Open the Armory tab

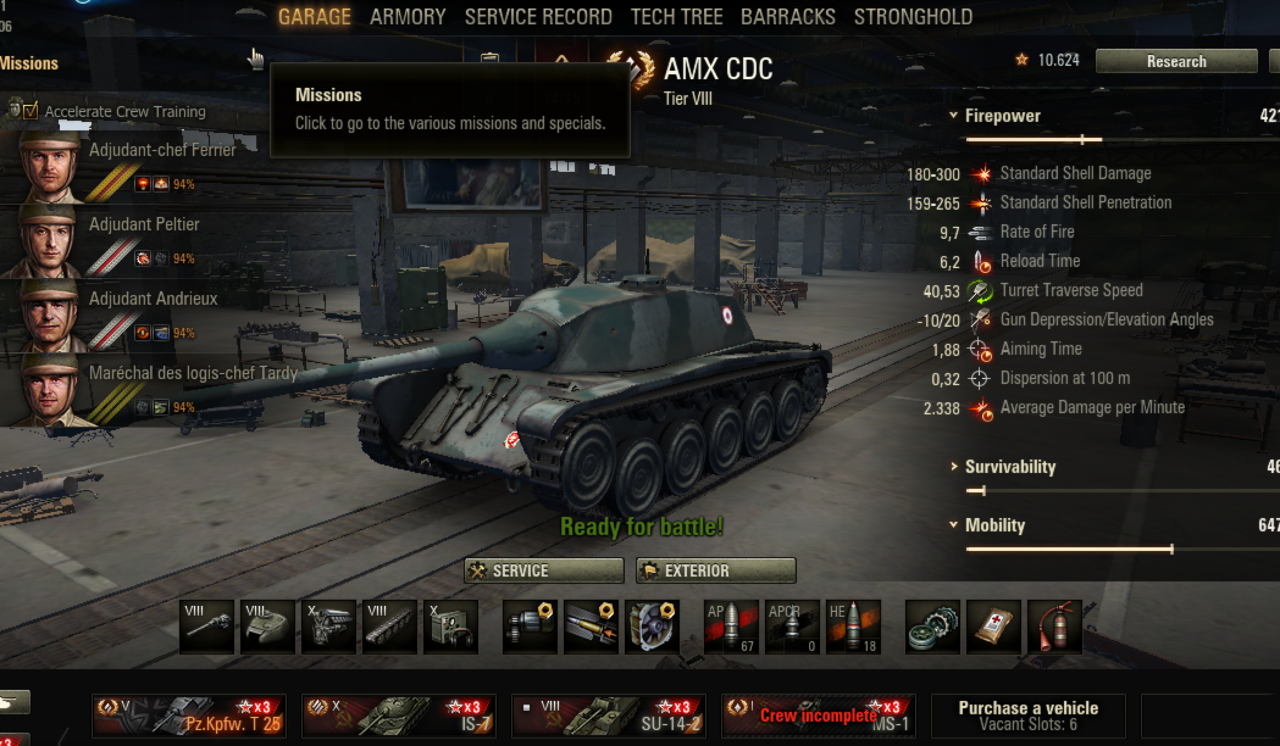click(x=407, y=17)
